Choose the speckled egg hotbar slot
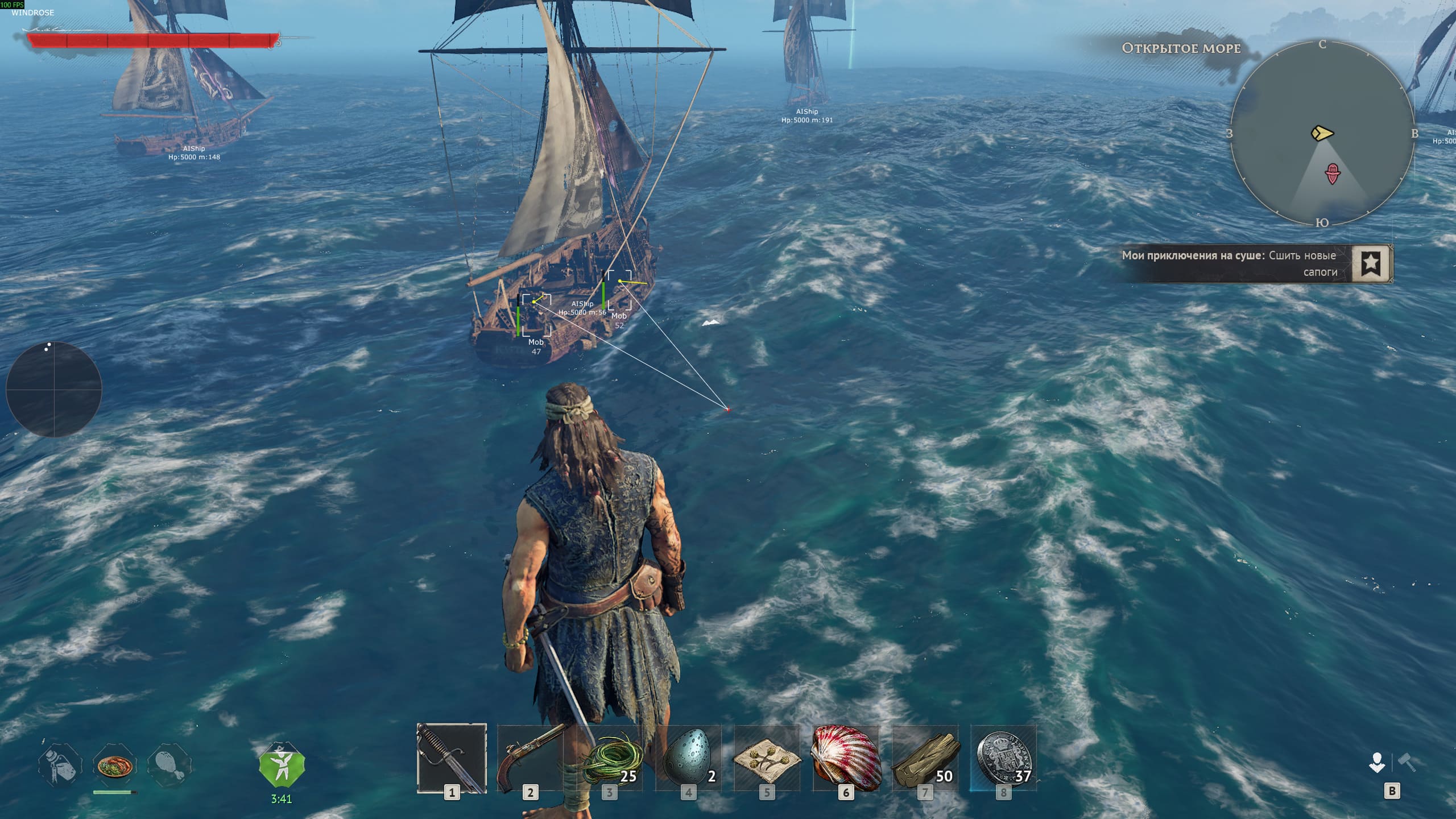The height and width of the screenshot is (819, 1456). [x=688, y=758]
